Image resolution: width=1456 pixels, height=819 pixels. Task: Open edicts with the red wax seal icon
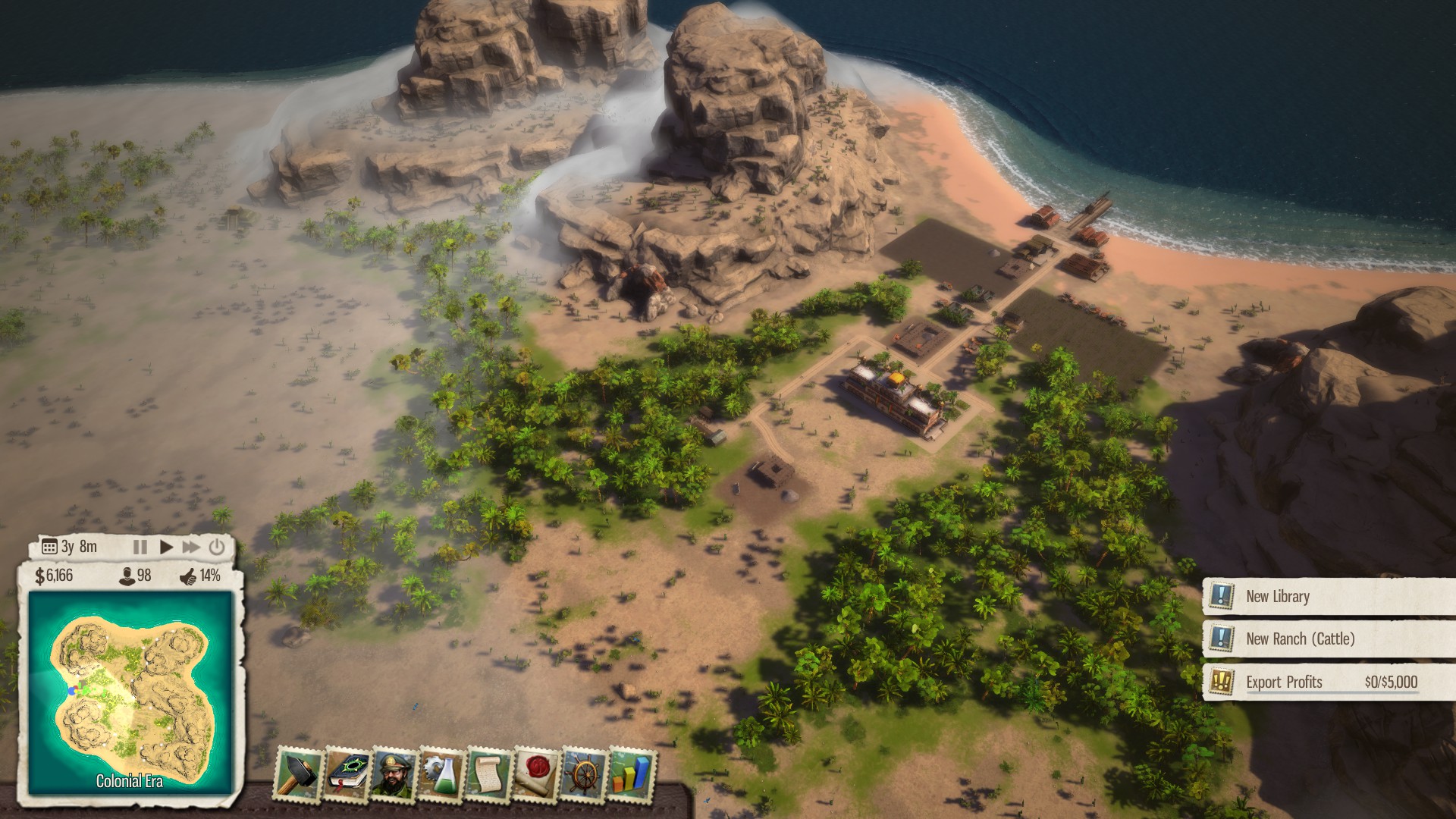tap(535, 773)
